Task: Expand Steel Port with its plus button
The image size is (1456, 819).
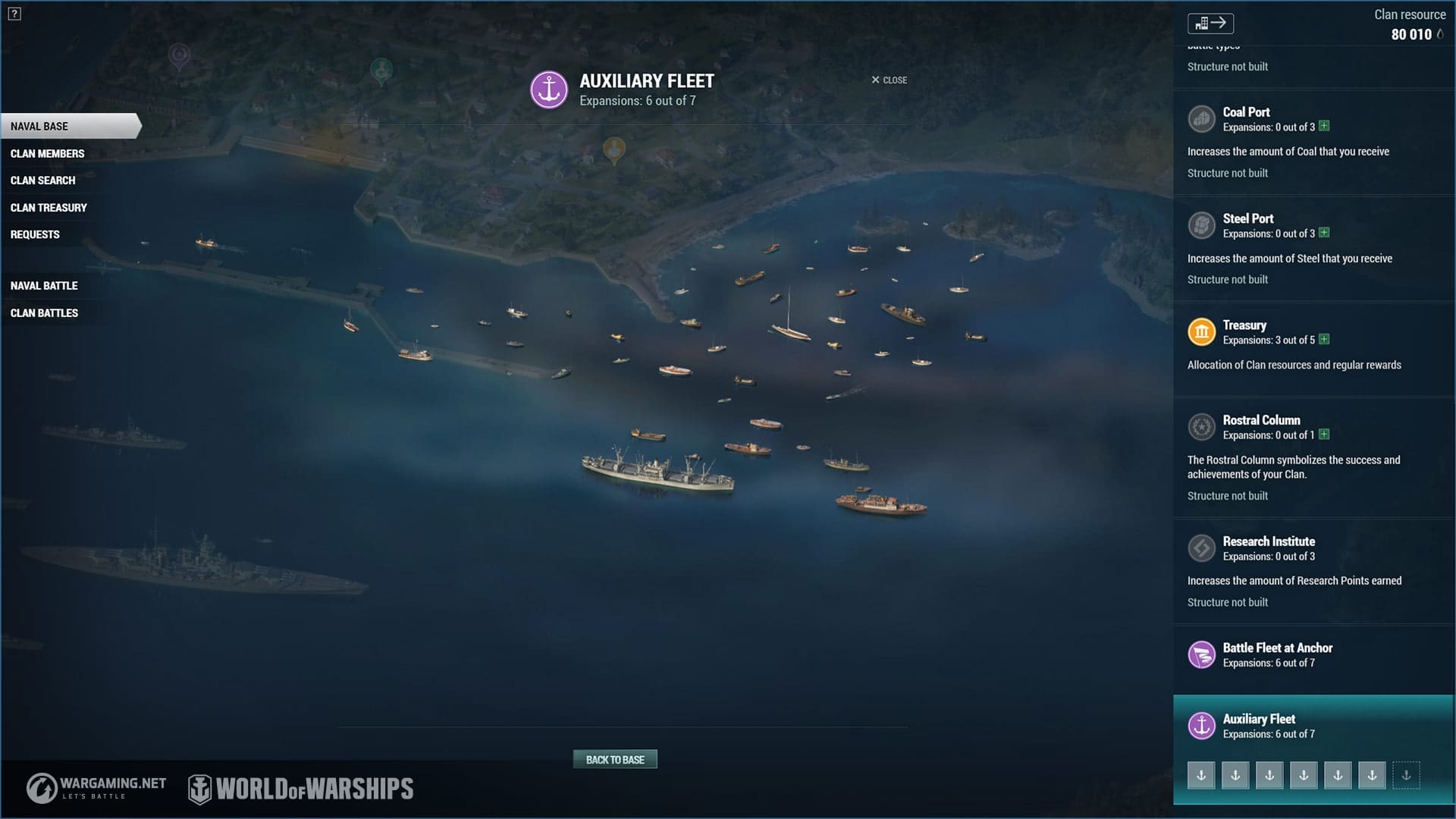Action: coord(1324,233)
